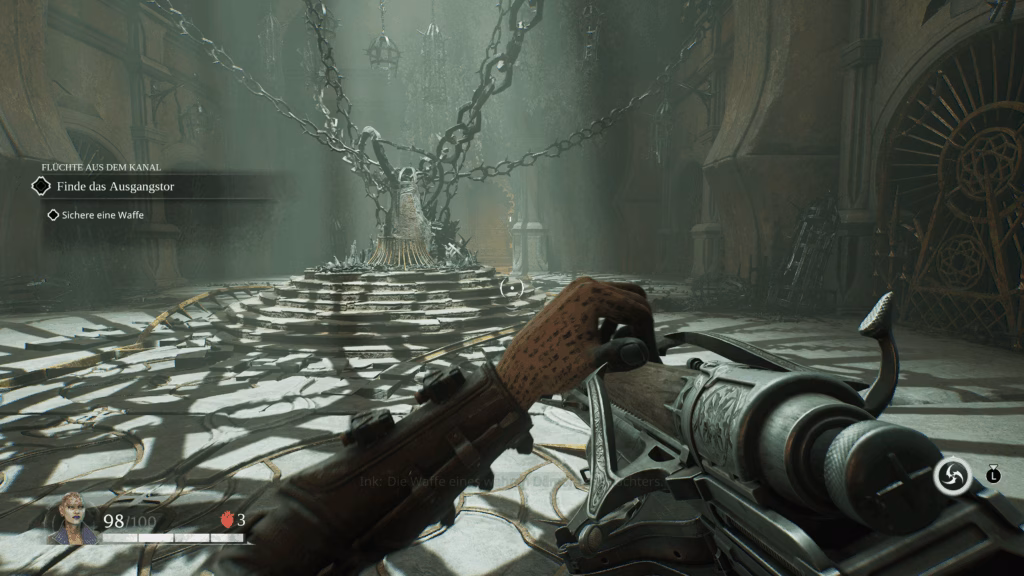Screen dimensions: 1024x576
Task: Open the character portrait
Action: [73, 516]
